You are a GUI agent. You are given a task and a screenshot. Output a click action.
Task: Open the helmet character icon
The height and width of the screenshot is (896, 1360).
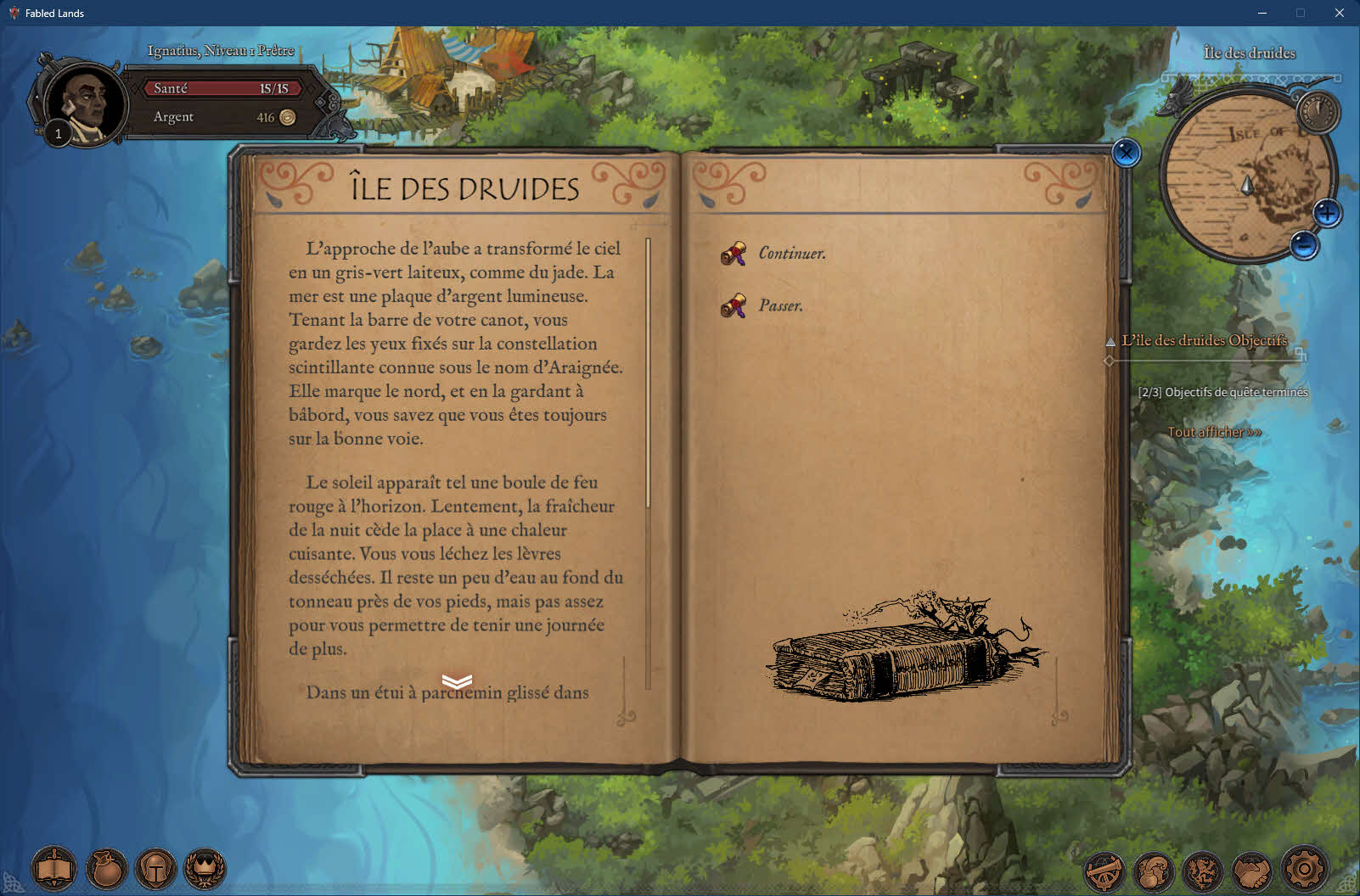tap(156, 869)
